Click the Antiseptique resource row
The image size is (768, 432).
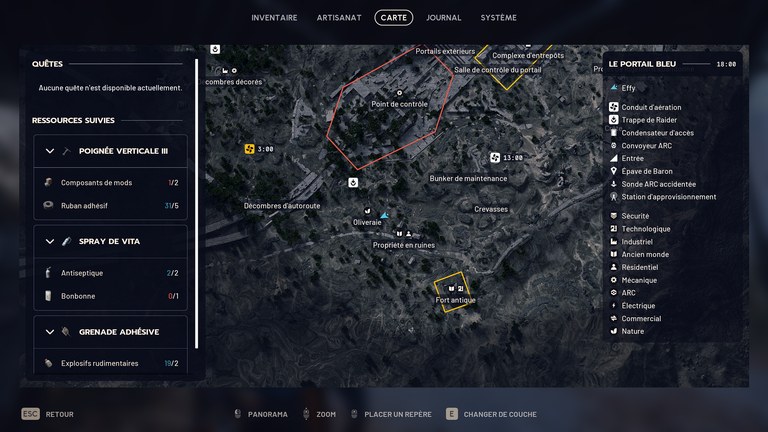pos(110,272)
